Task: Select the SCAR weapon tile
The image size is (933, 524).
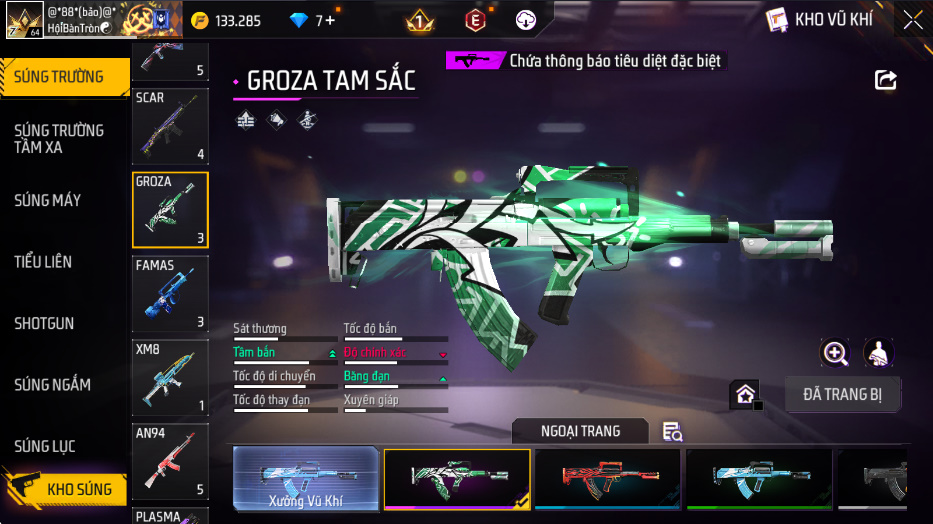Action: (170, 126)
